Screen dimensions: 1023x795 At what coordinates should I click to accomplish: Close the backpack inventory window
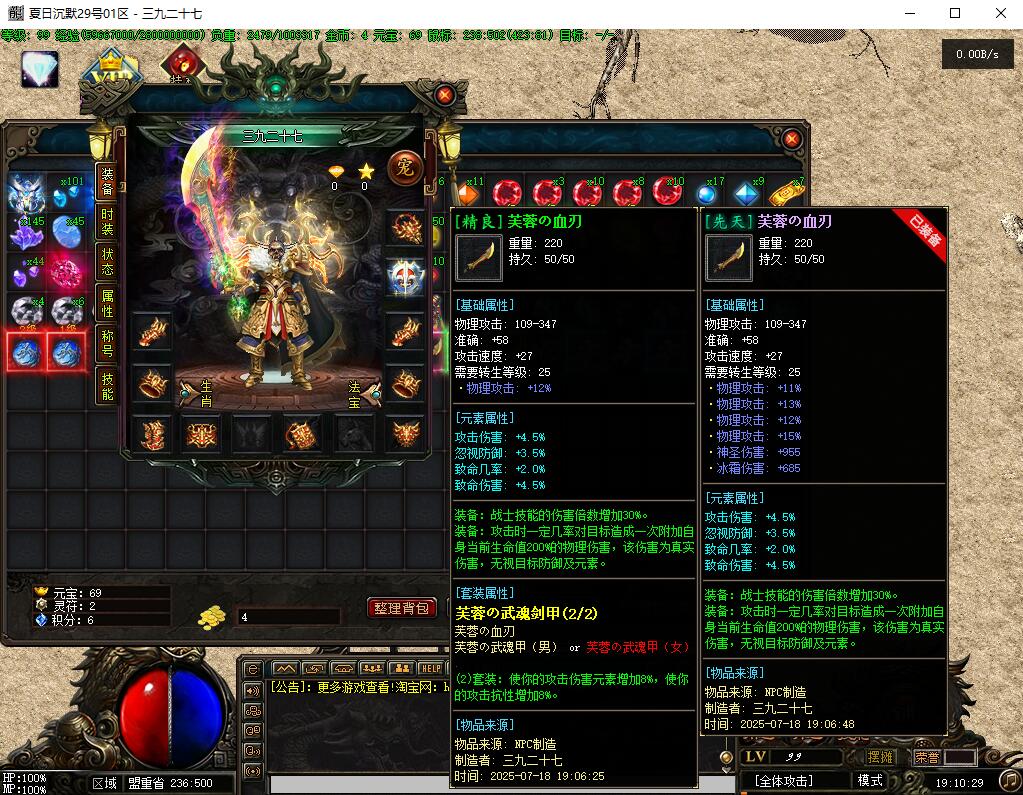click(791, 139)
